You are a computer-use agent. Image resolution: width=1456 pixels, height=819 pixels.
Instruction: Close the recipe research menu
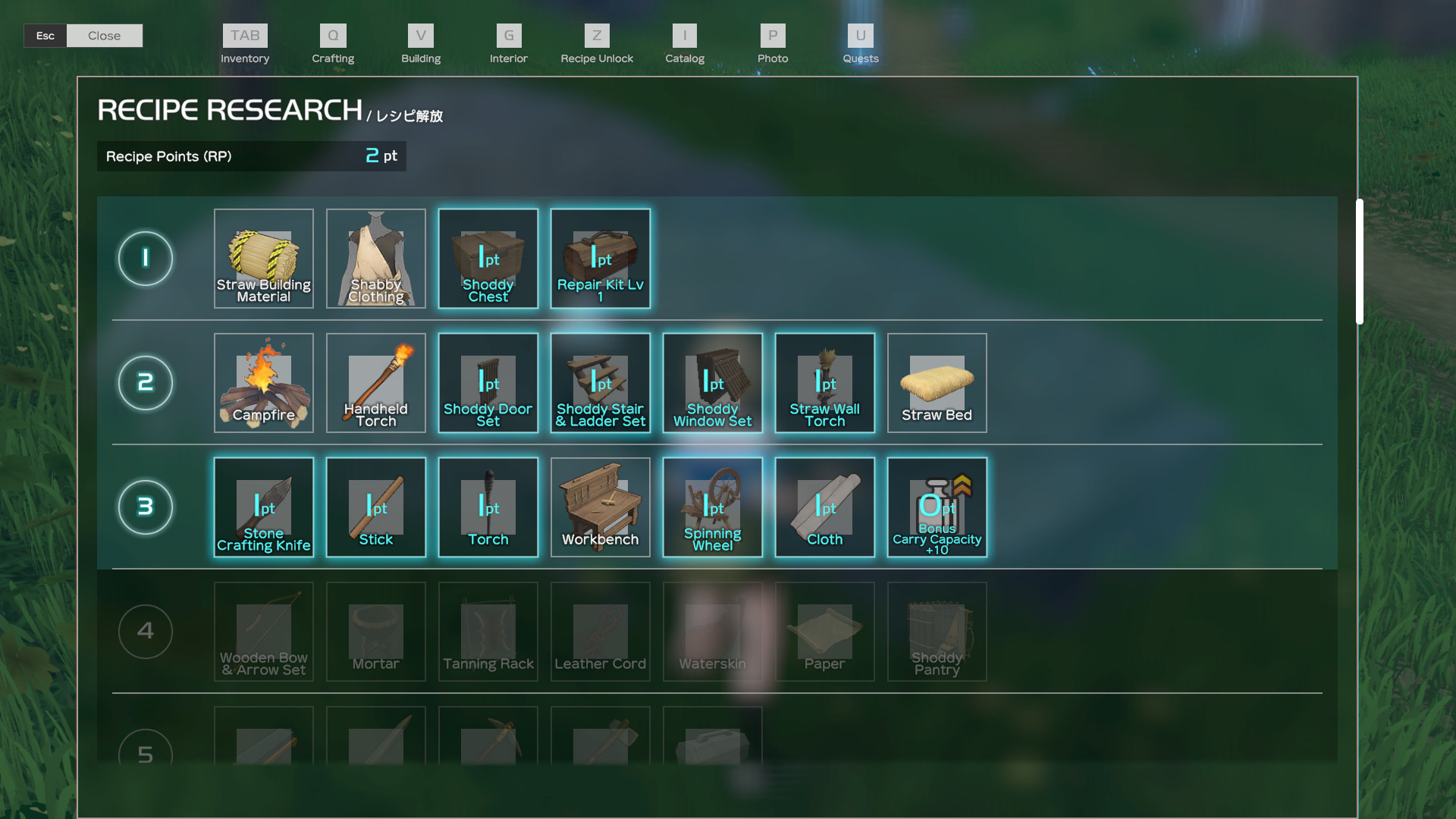104,36
